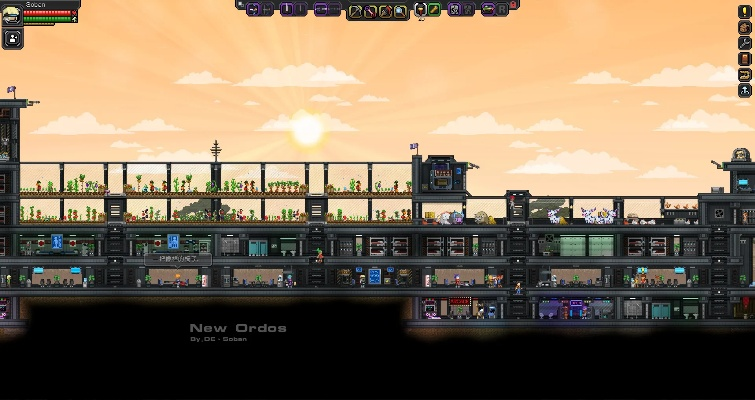This screenshot has width=755, height=400.
Task: Select the wire tool slot
Action: click(x=370, y=11)
